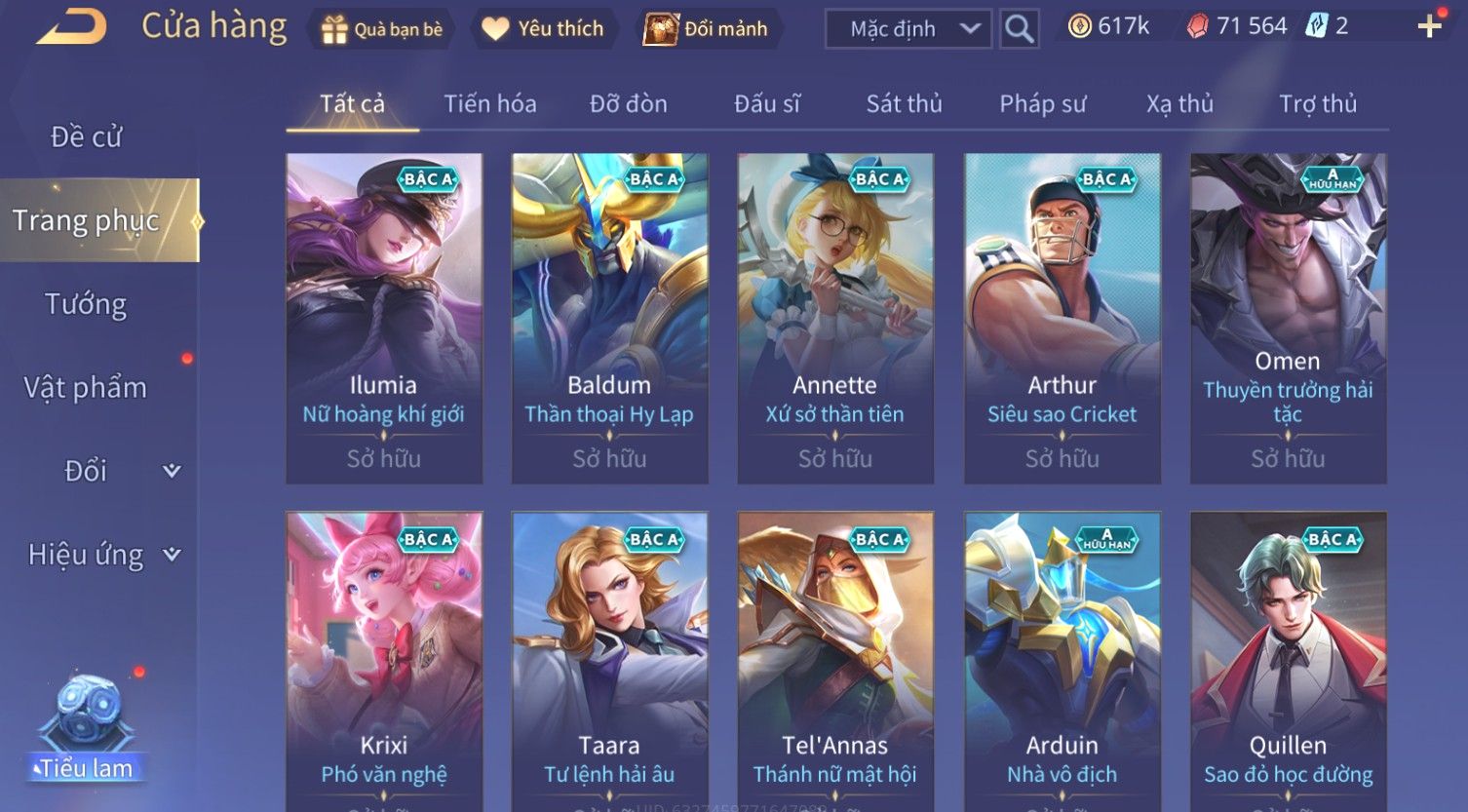Open Quà bạn bè gift option
The width and height of the screenshot is (1468, 812).
click(x=382, y=29)
